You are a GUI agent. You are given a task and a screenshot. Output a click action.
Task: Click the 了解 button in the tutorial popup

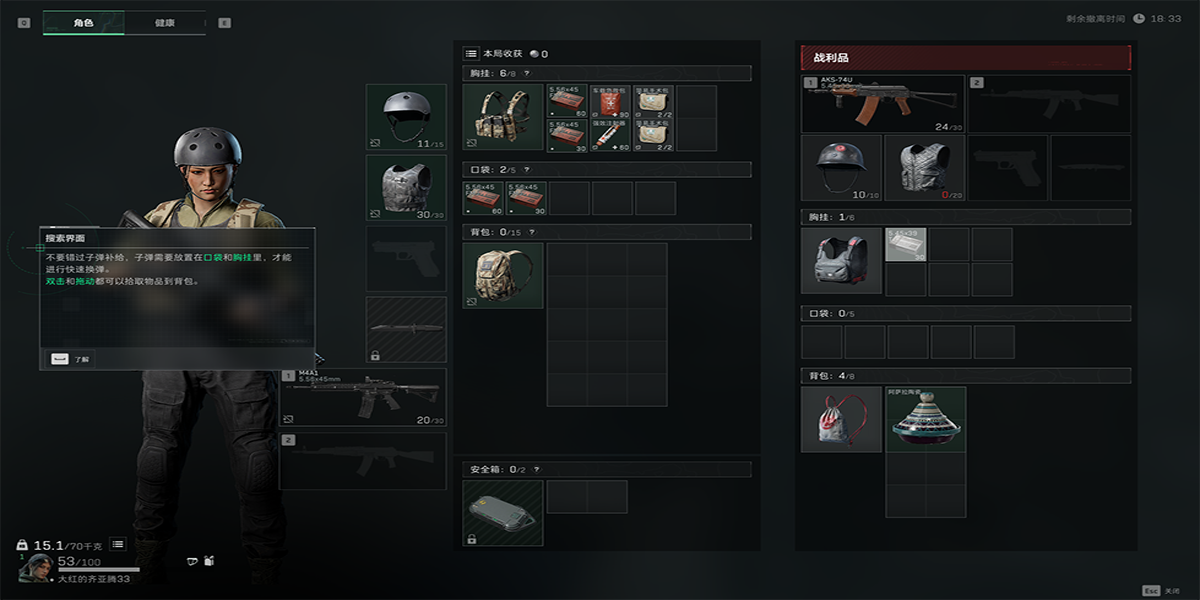point(71,357)
